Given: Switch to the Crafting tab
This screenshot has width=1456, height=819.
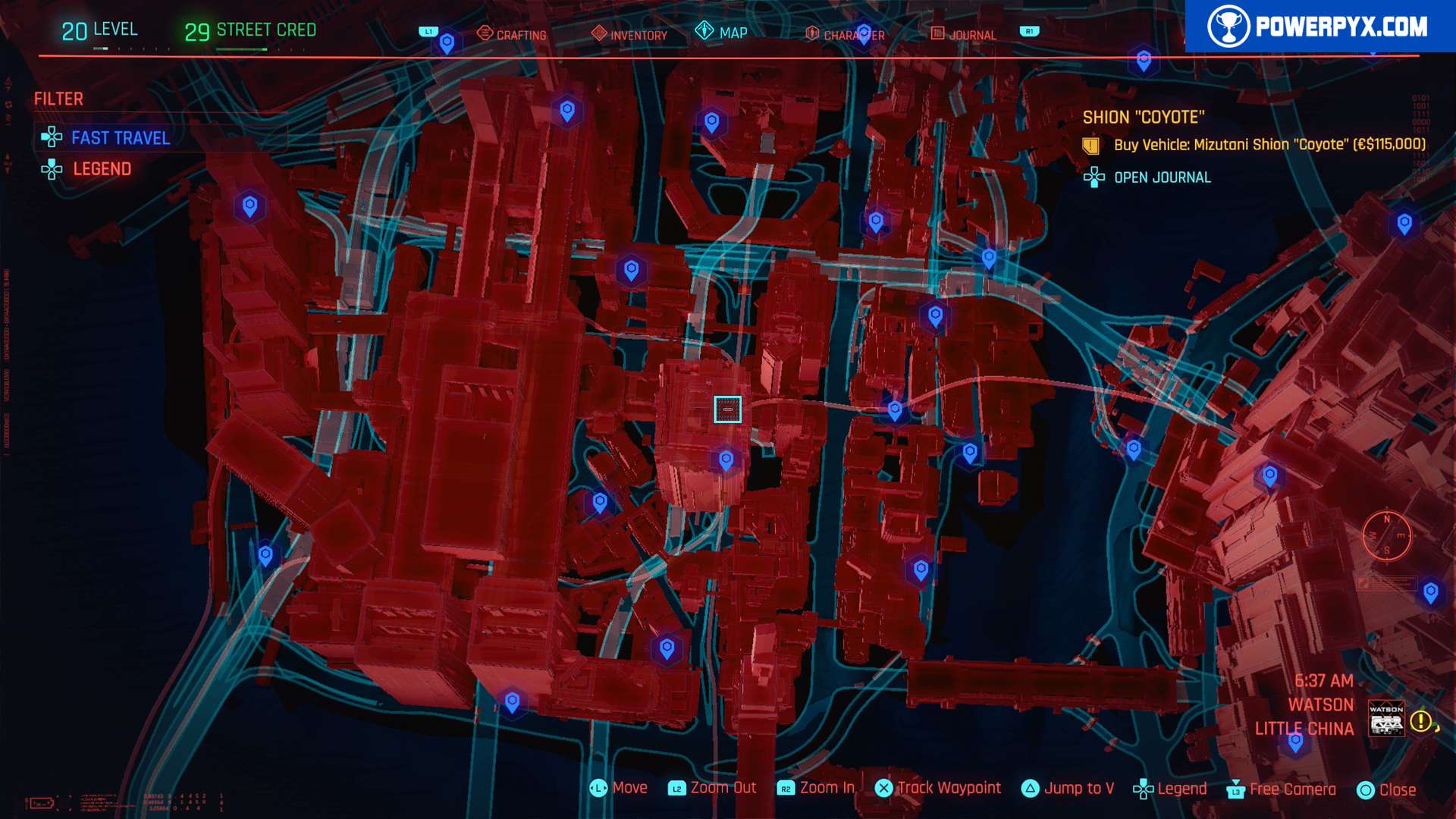Looking at the screenshot, I should click(512, 34).
